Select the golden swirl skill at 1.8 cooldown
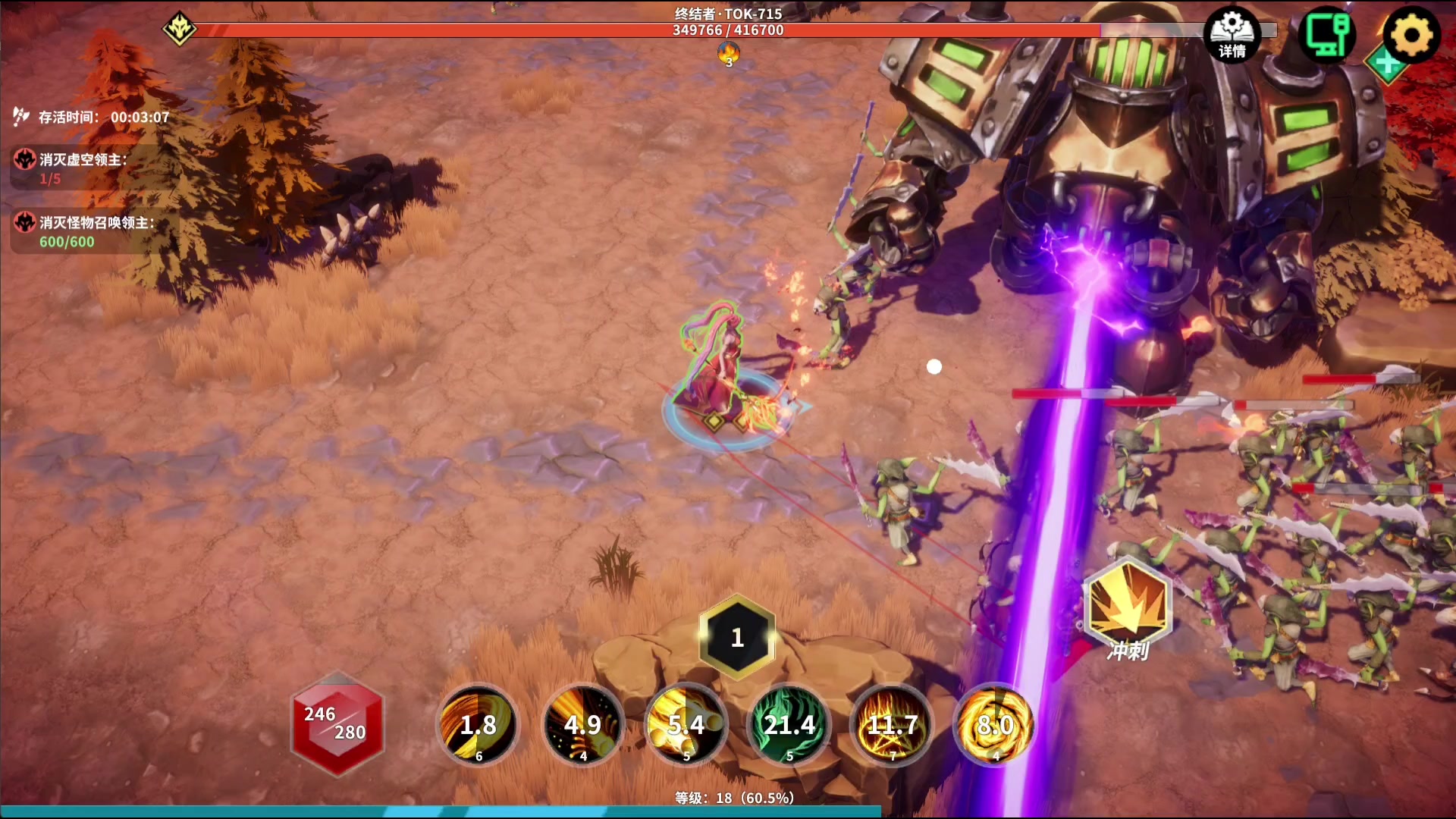Screen dimensions: 1456x819 point(478,725)
